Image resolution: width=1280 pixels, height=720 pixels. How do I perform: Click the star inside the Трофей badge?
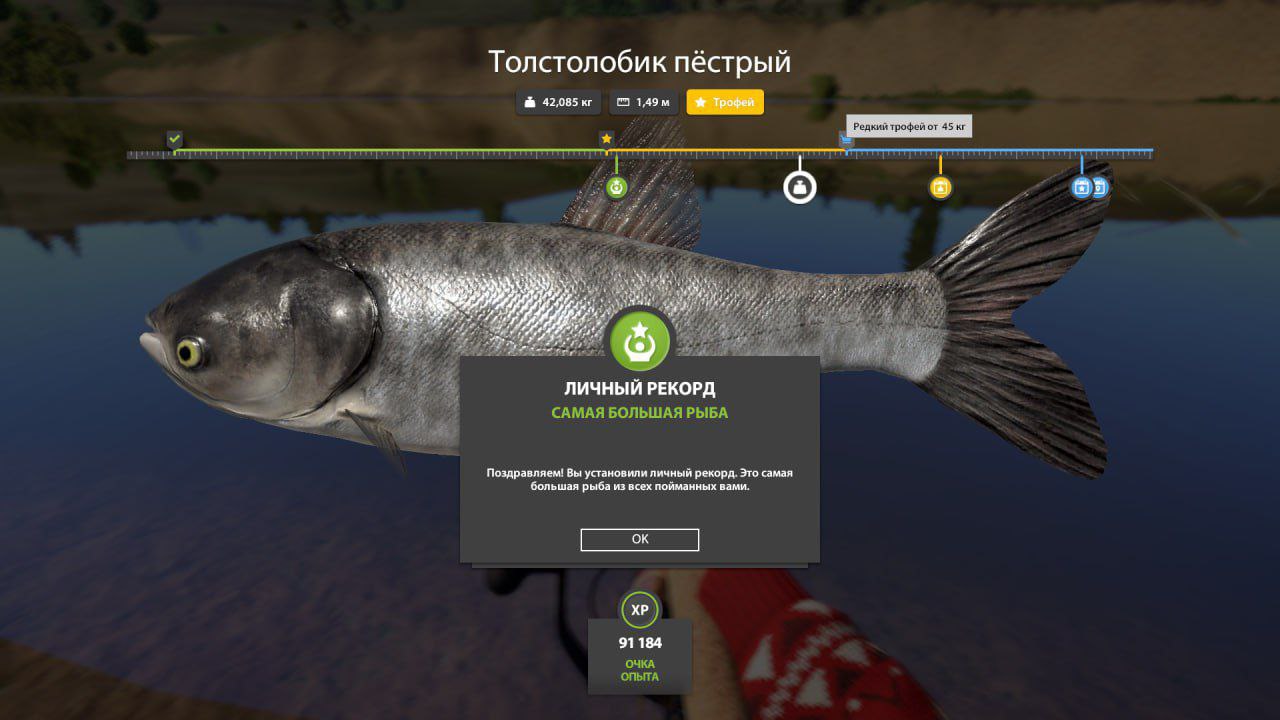pyautogui.click(x=700, y=102)
